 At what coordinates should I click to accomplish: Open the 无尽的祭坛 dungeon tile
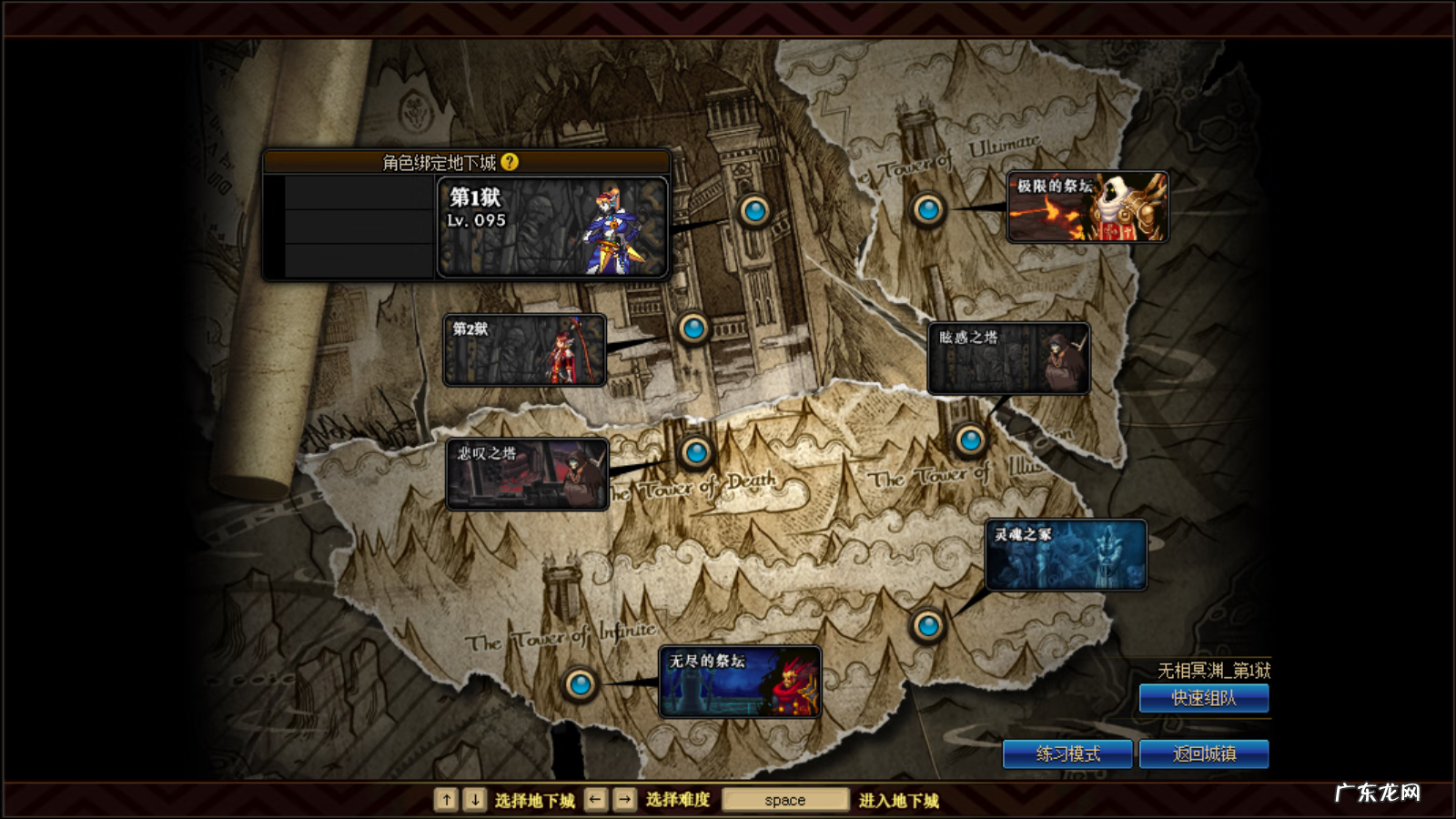tap(740, 682)
